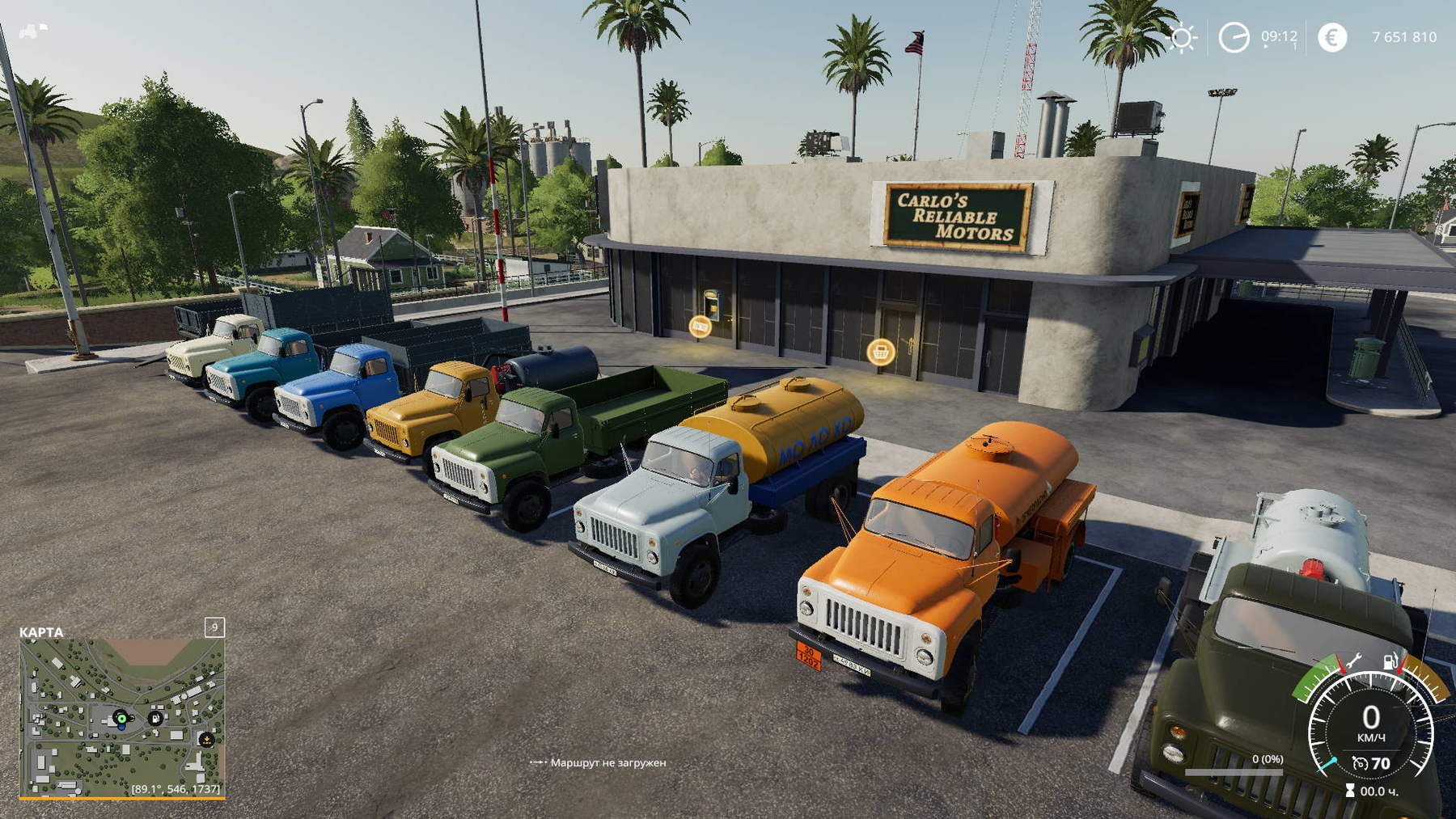Click the game clock icon
Viewport: 1456px width, 819px height.
[1234, 37]
